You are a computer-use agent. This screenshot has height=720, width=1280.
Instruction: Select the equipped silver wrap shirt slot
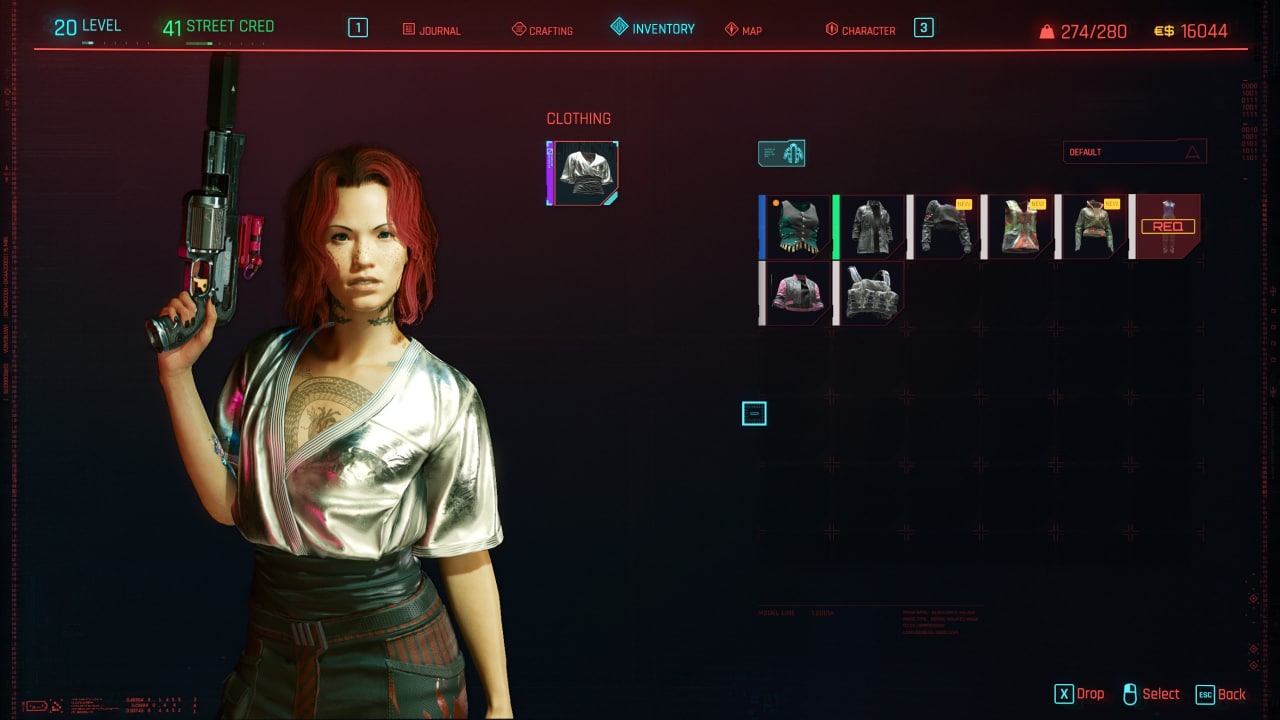(584, 173)
